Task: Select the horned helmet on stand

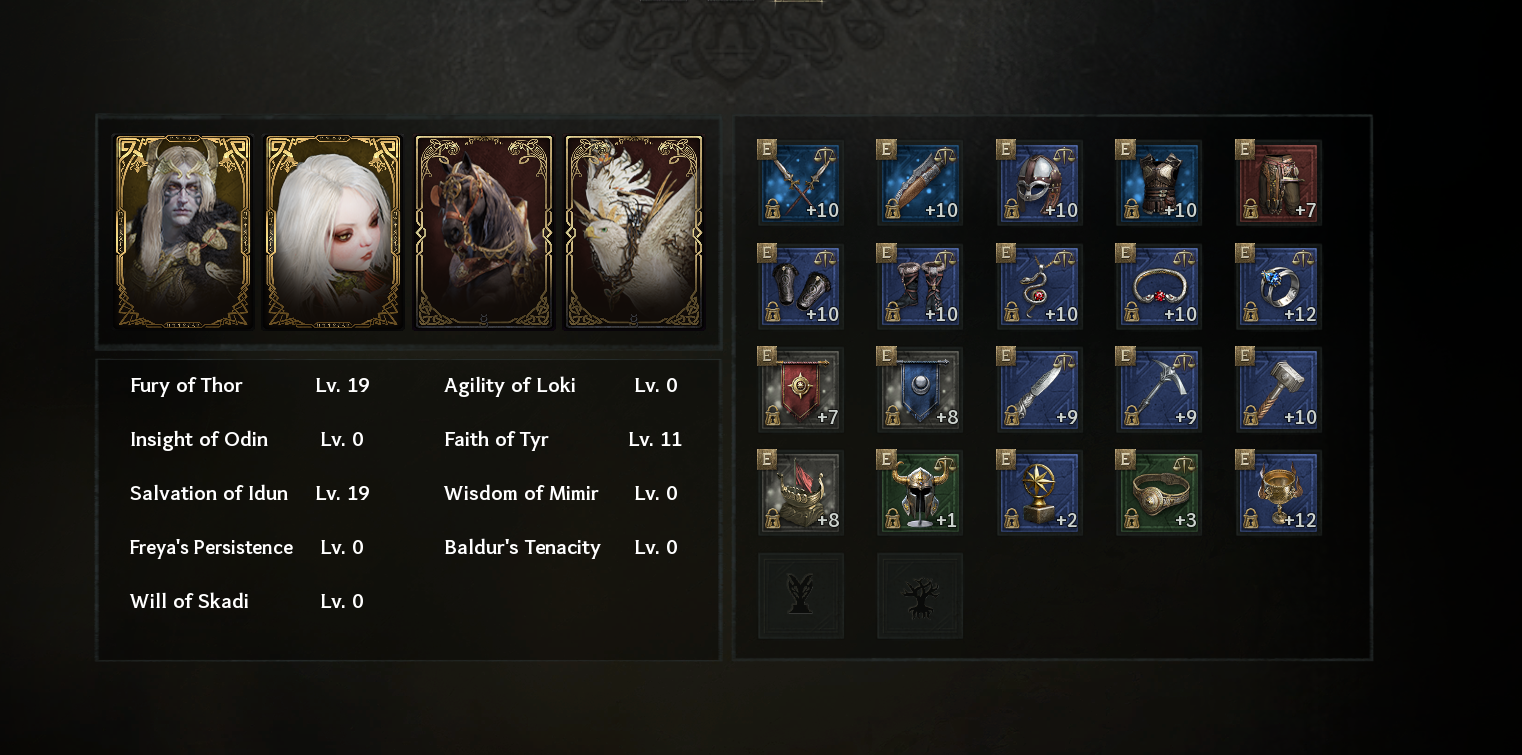Action: (x=919, y=493)
